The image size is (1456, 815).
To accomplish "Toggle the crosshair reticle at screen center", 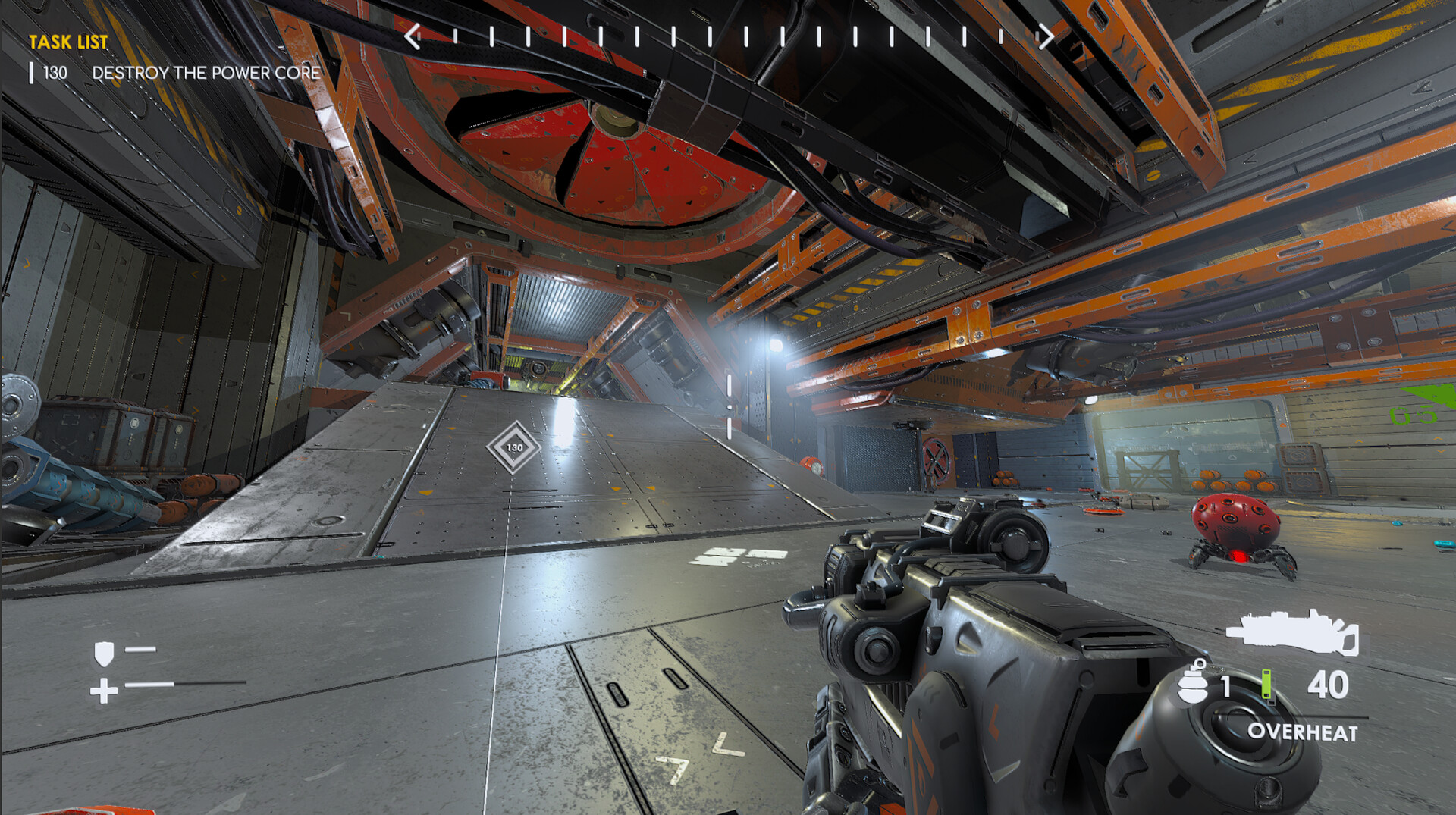I will point(728,408).
